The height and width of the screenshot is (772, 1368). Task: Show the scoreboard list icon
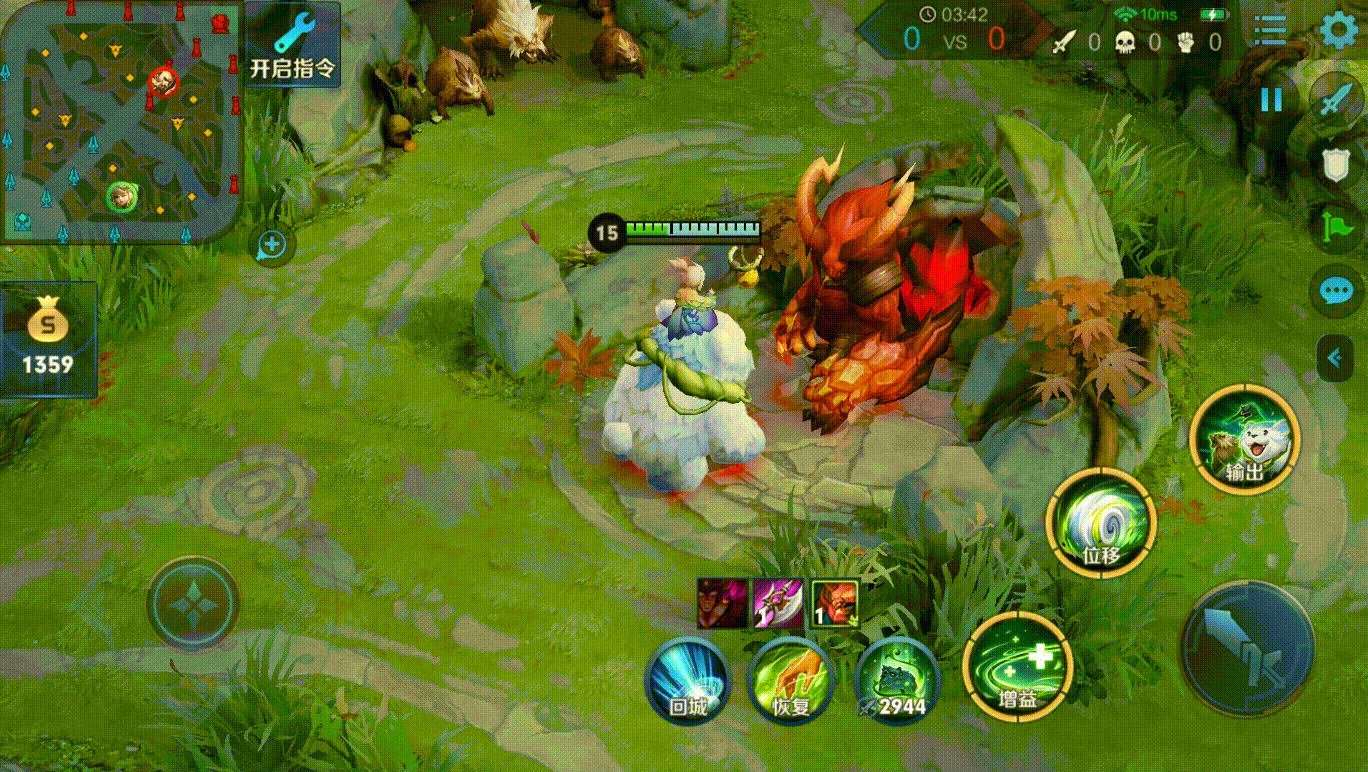click(1270, 30)
